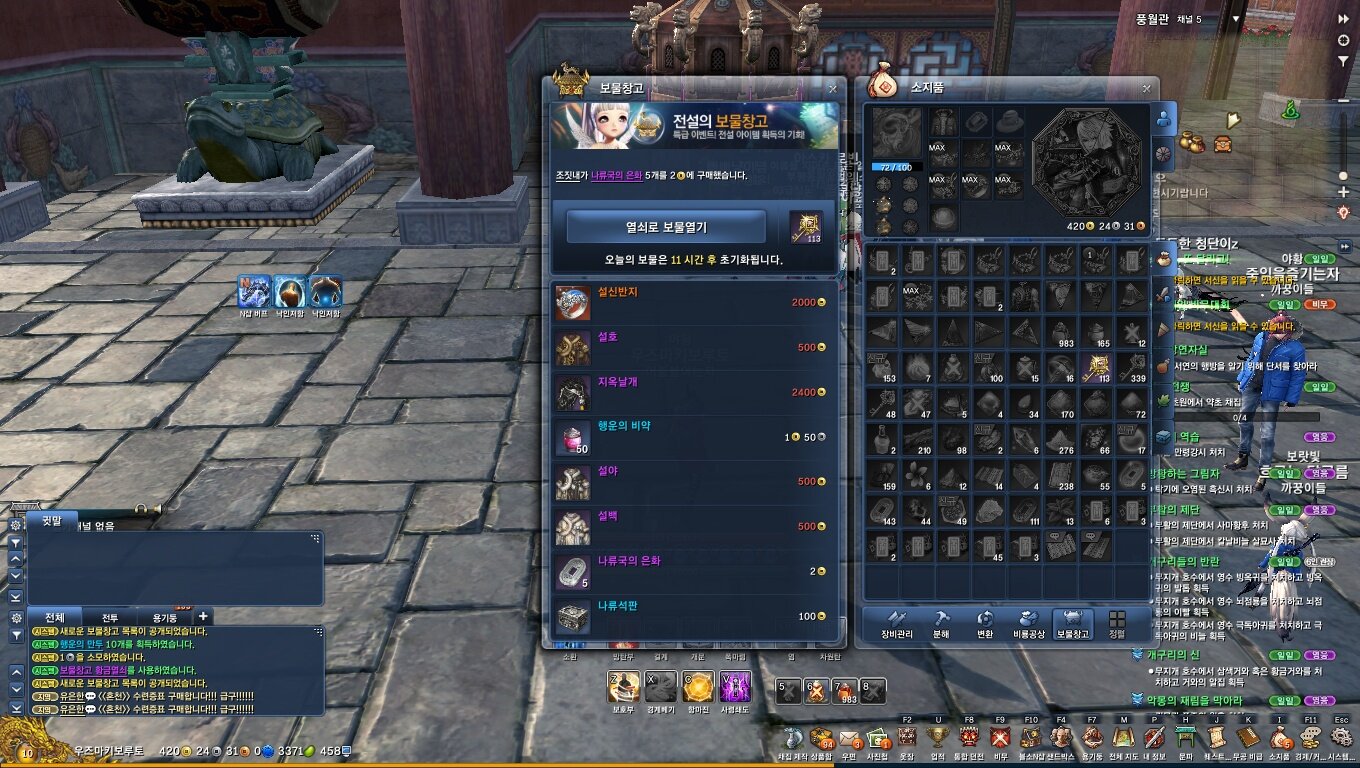Close the 보물창고 treasure window

click(x=832, y=88)
